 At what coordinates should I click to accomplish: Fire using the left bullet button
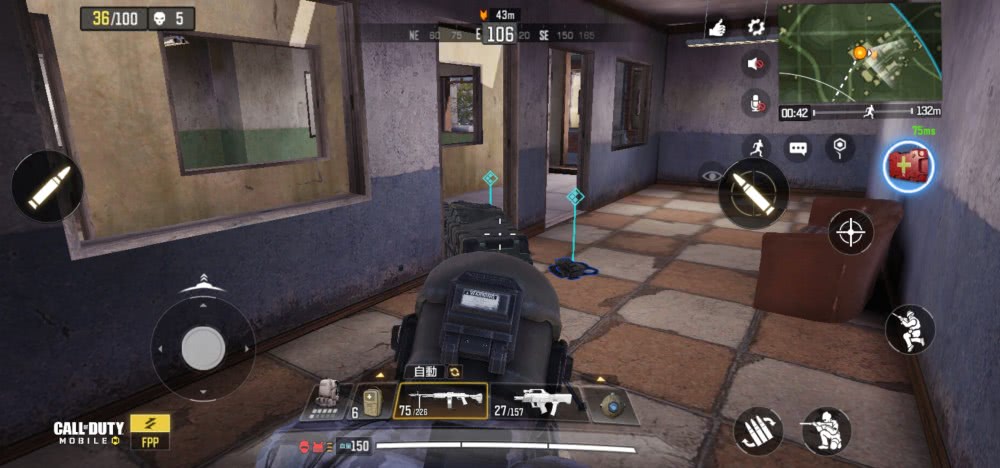tap(48, 186)
